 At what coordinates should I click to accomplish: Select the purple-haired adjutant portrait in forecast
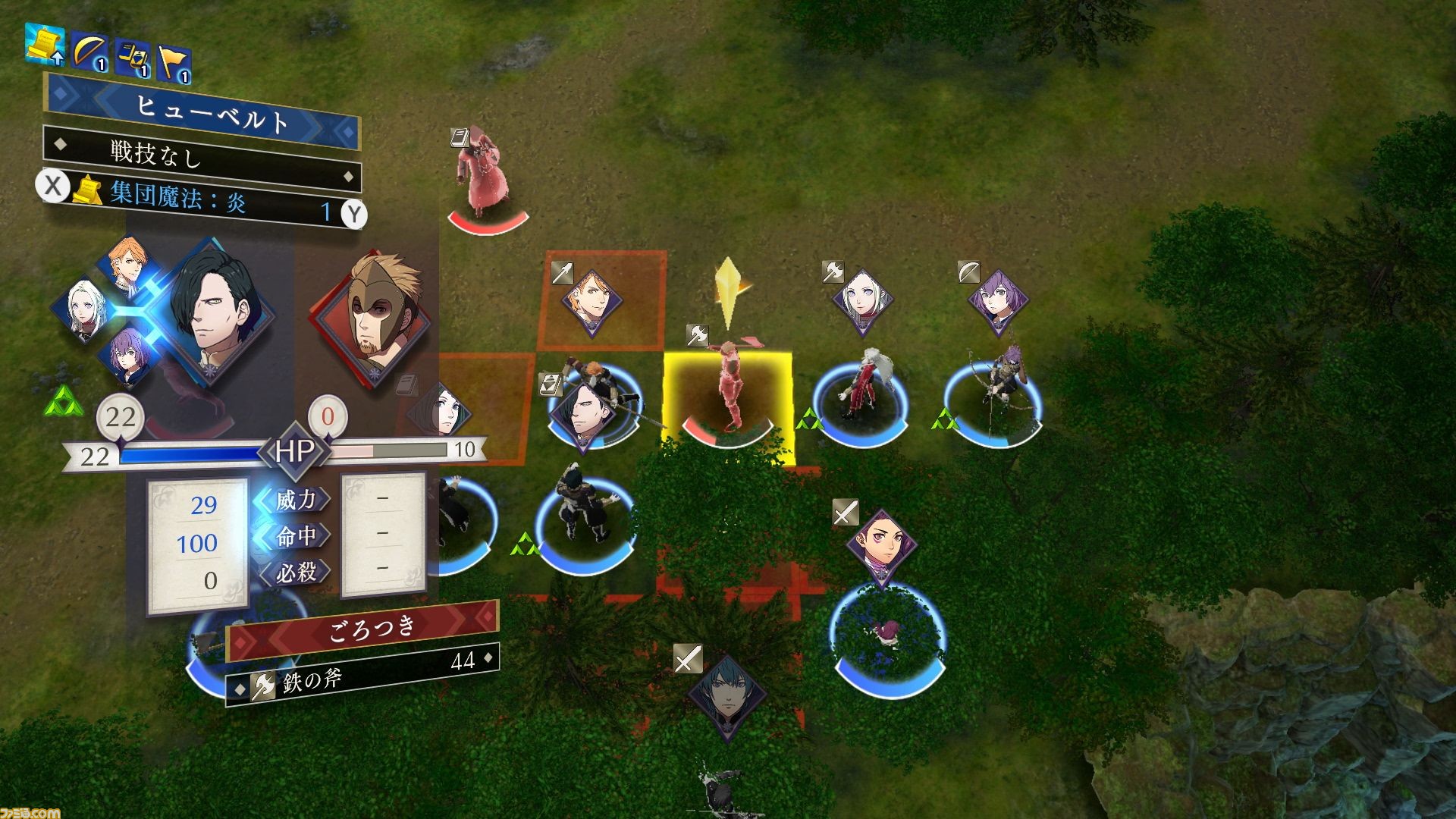click(125, 355)
